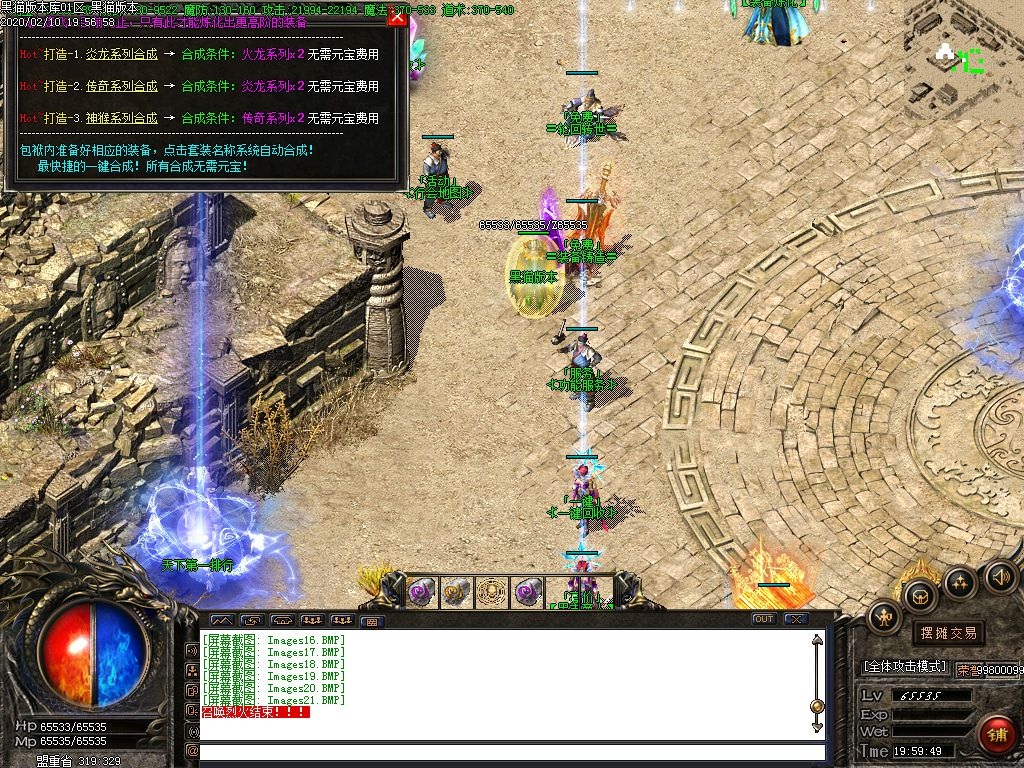Use the golden patterned disc in the hotbar
1024x768 pixels.
(x=492, y=593)
